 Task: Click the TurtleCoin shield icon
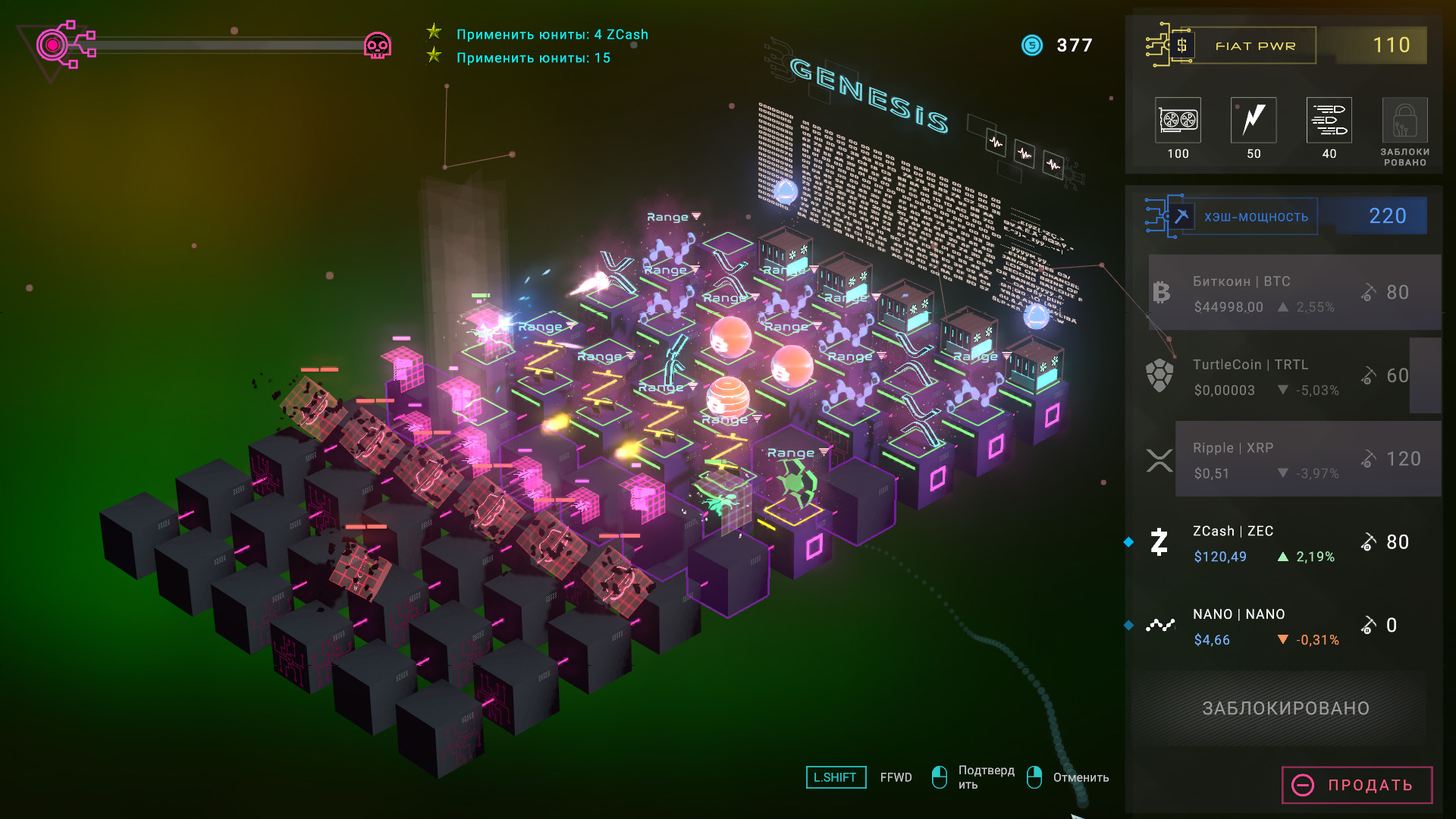coord(1158,376)
